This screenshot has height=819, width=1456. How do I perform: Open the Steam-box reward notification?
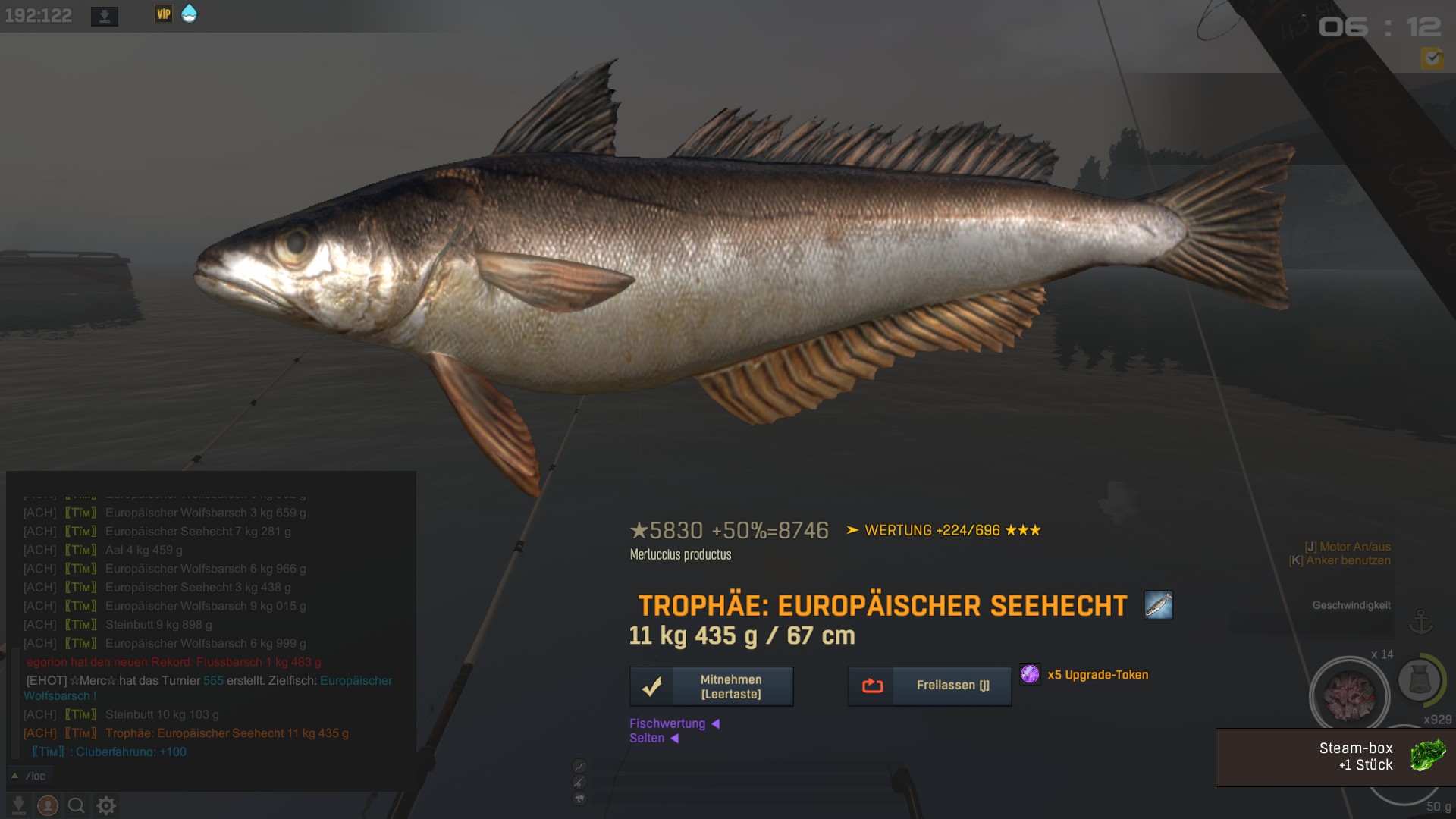1335,757
